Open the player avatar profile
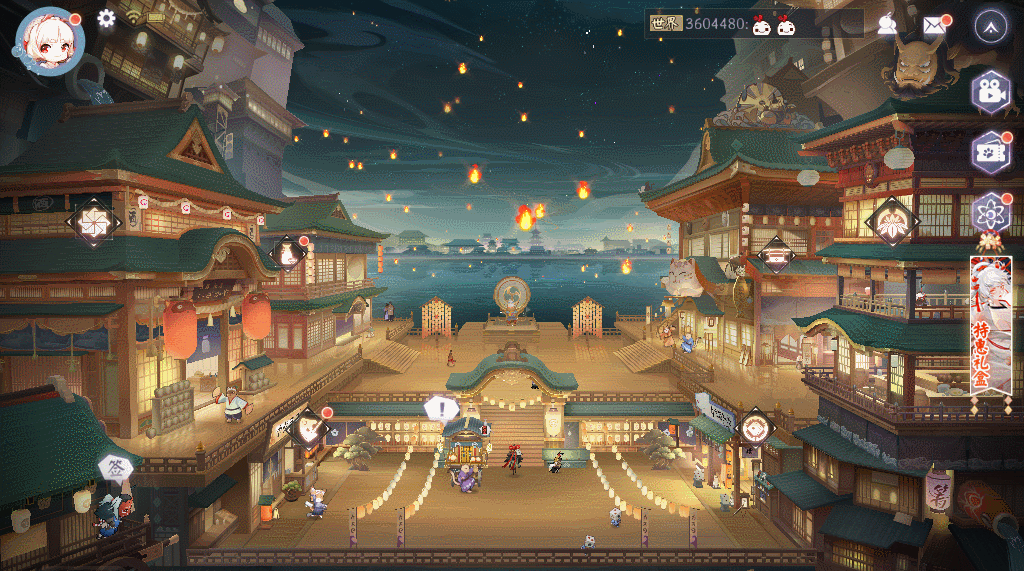 point(49,39)
